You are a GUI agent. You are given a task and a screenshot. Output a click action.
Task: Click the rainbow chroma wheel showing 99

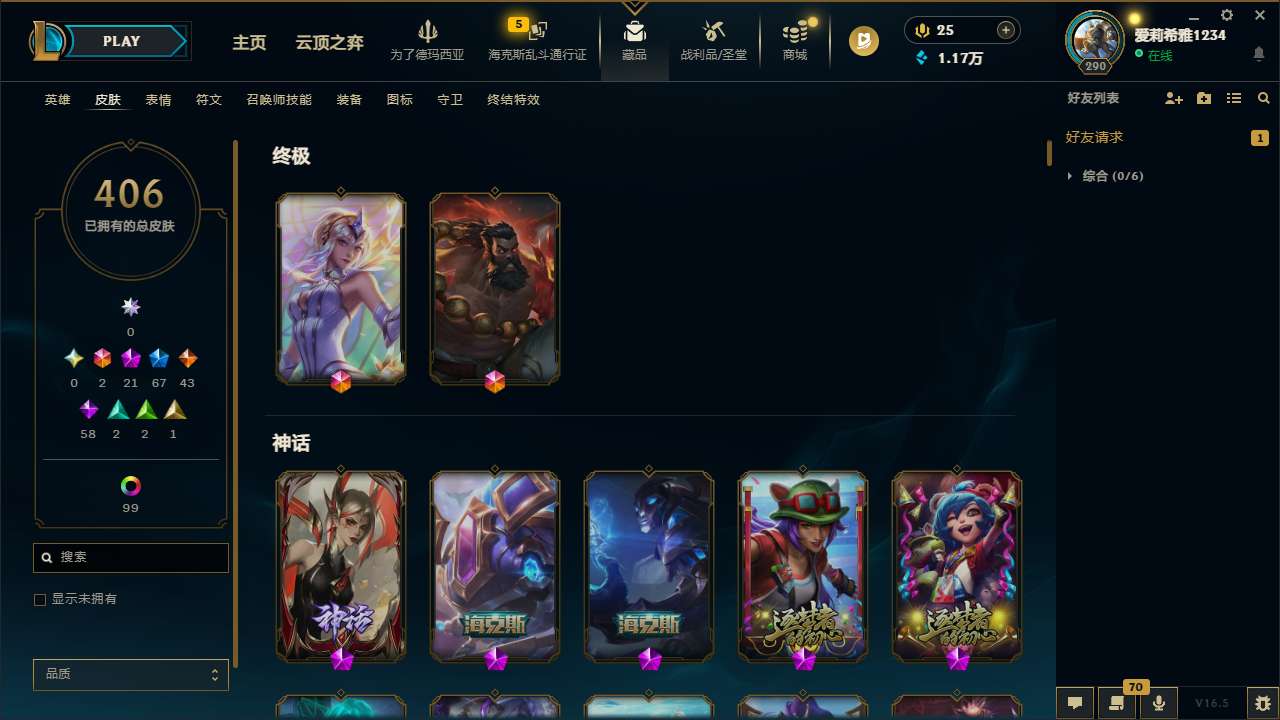130,487
